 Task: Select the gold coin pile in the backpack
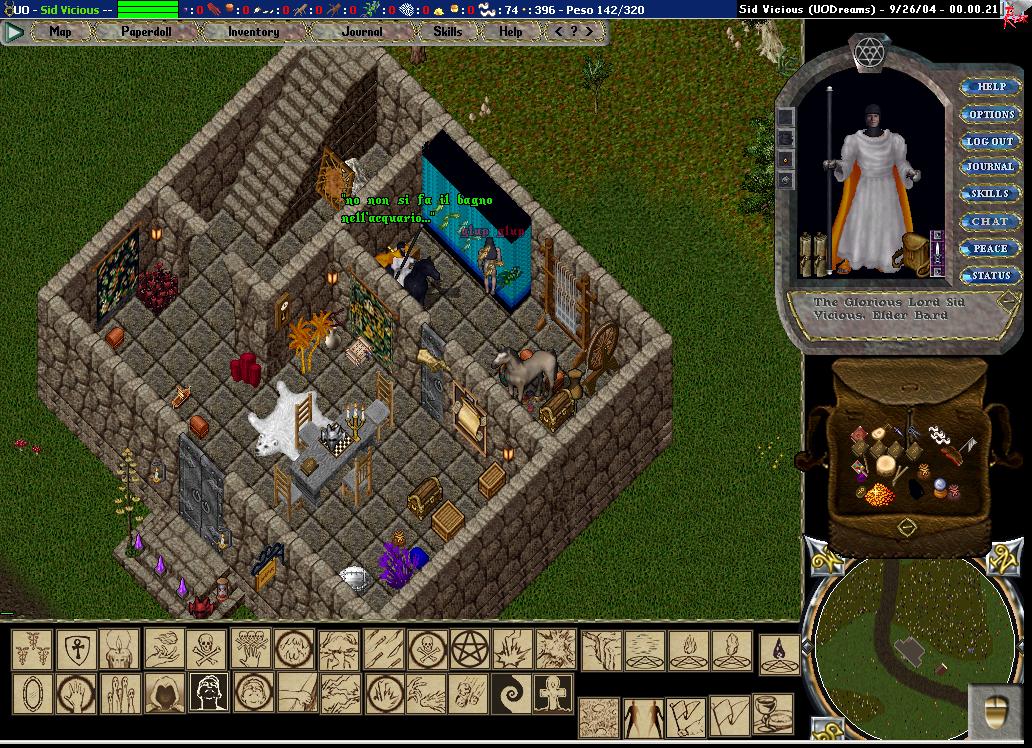[881, 495]
